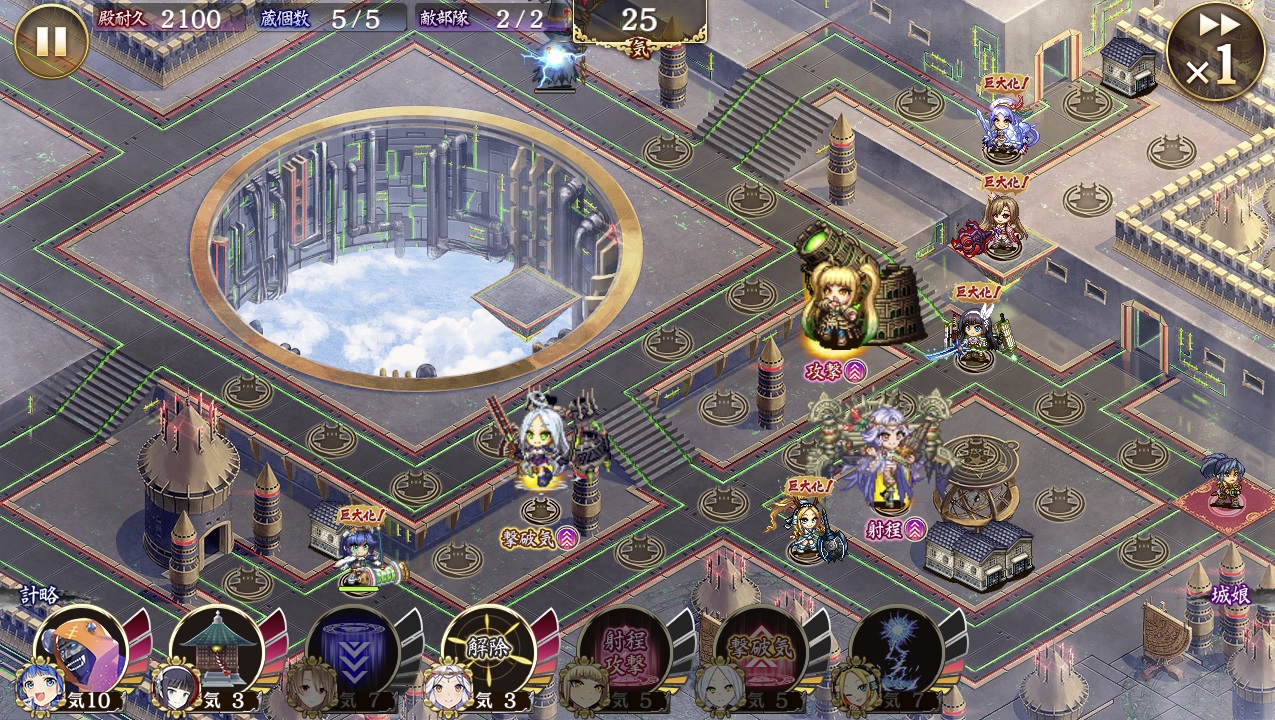Activate the orange masked figure stratagem

click(82, 652)
